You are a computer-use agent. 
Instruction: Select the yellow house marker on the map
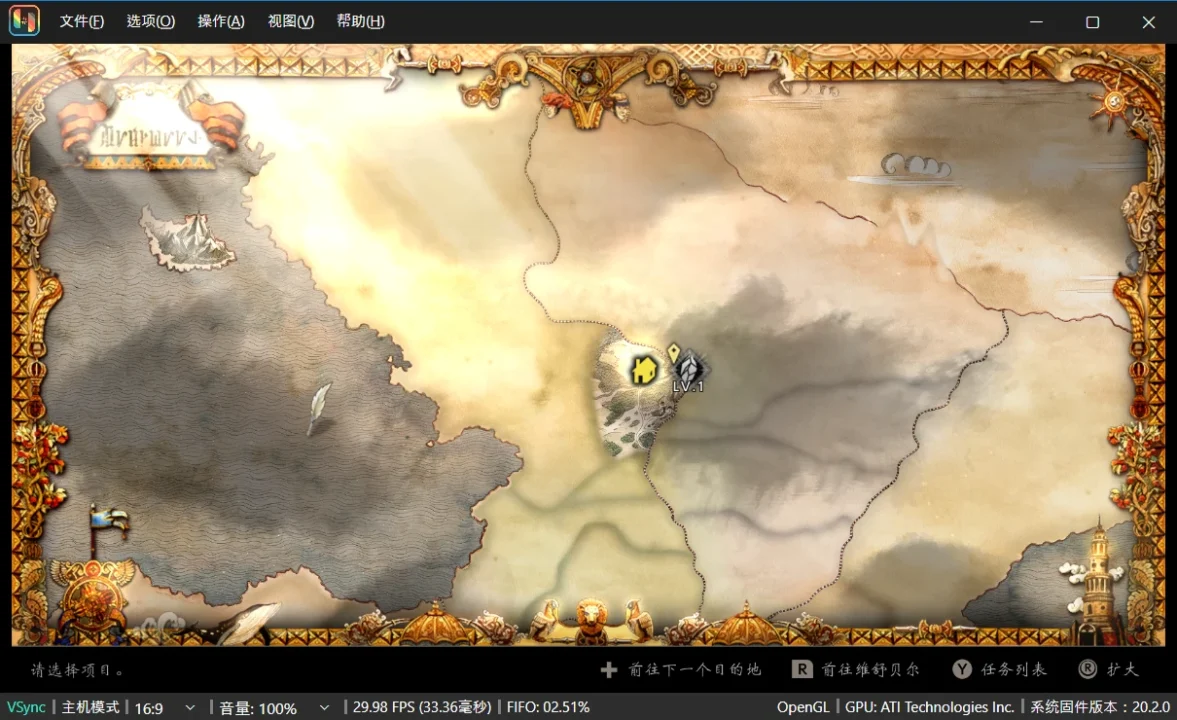(644, 370)
